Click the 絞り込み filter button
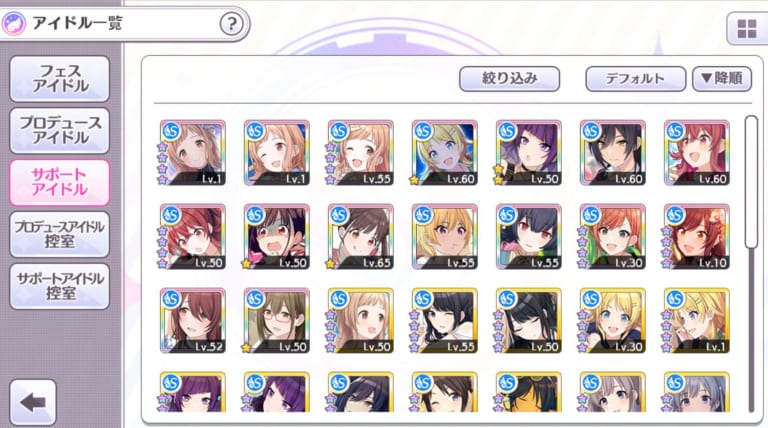Viewport: 768px width, 428px height. click(x=509, y=79)
